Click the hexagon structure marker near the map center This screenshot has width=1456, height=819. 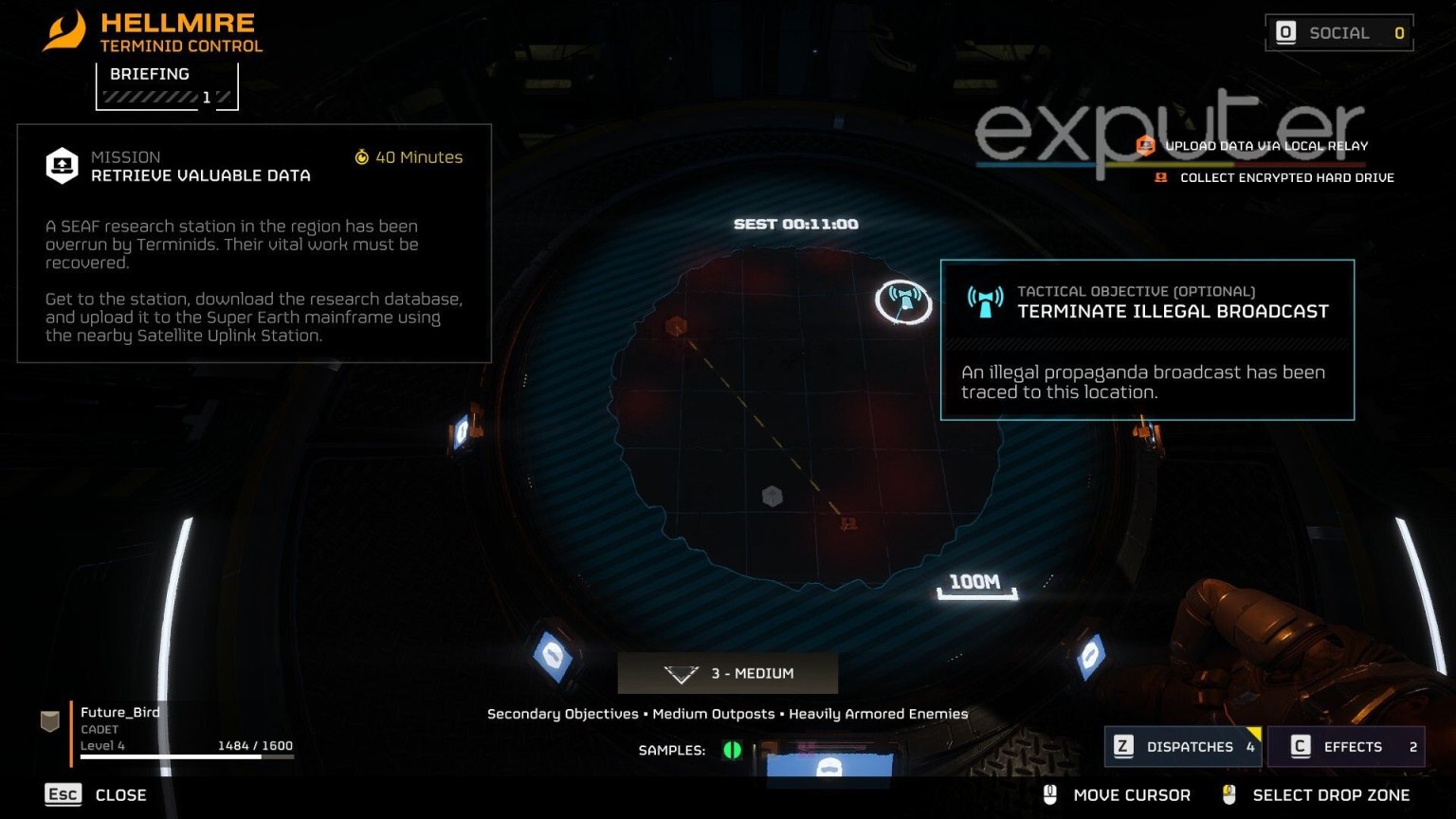(x=773, y=495)
